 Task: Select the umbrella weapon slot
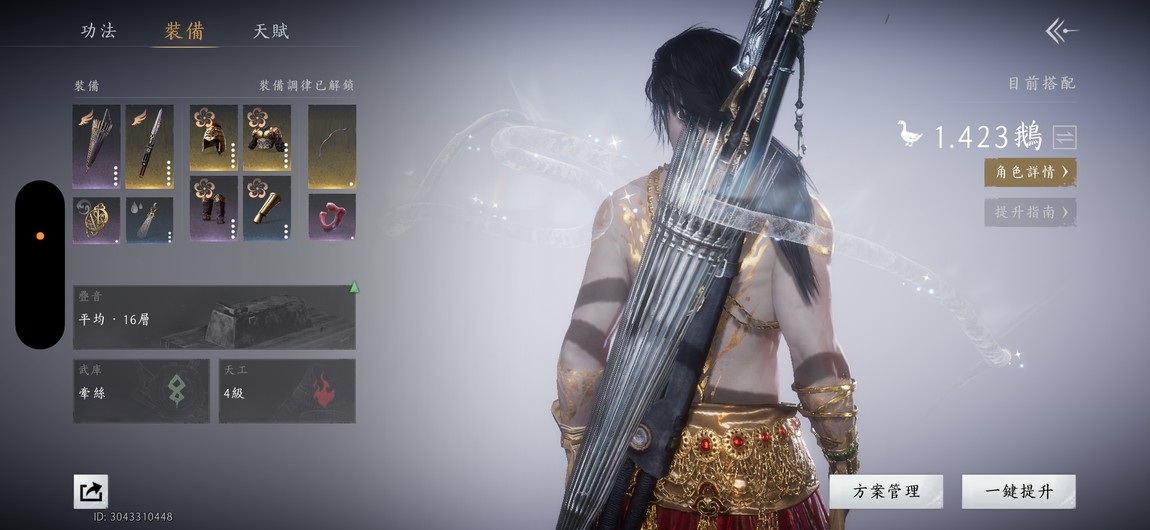click(x=96, y=147)
